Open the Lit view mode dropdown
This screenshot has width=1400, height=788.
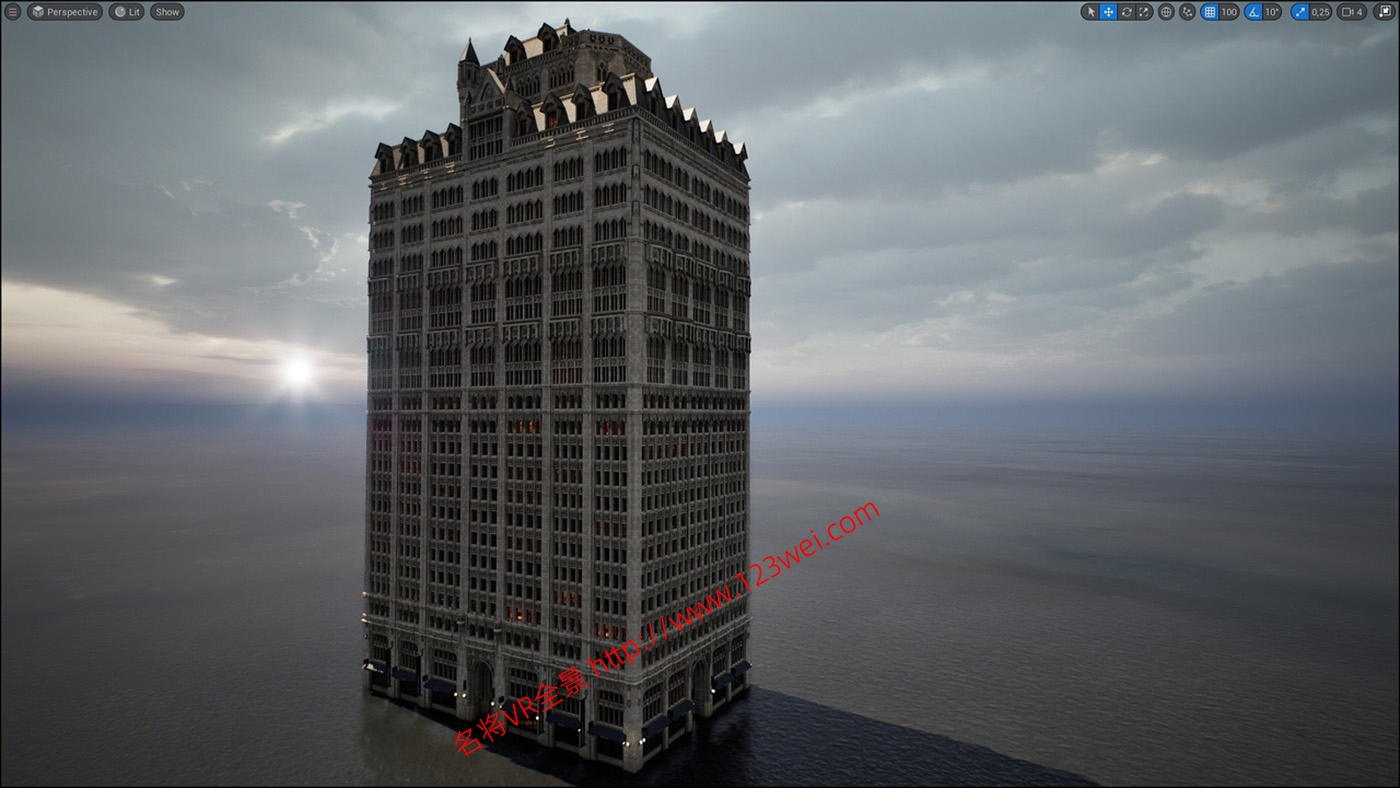click(125, 12)
